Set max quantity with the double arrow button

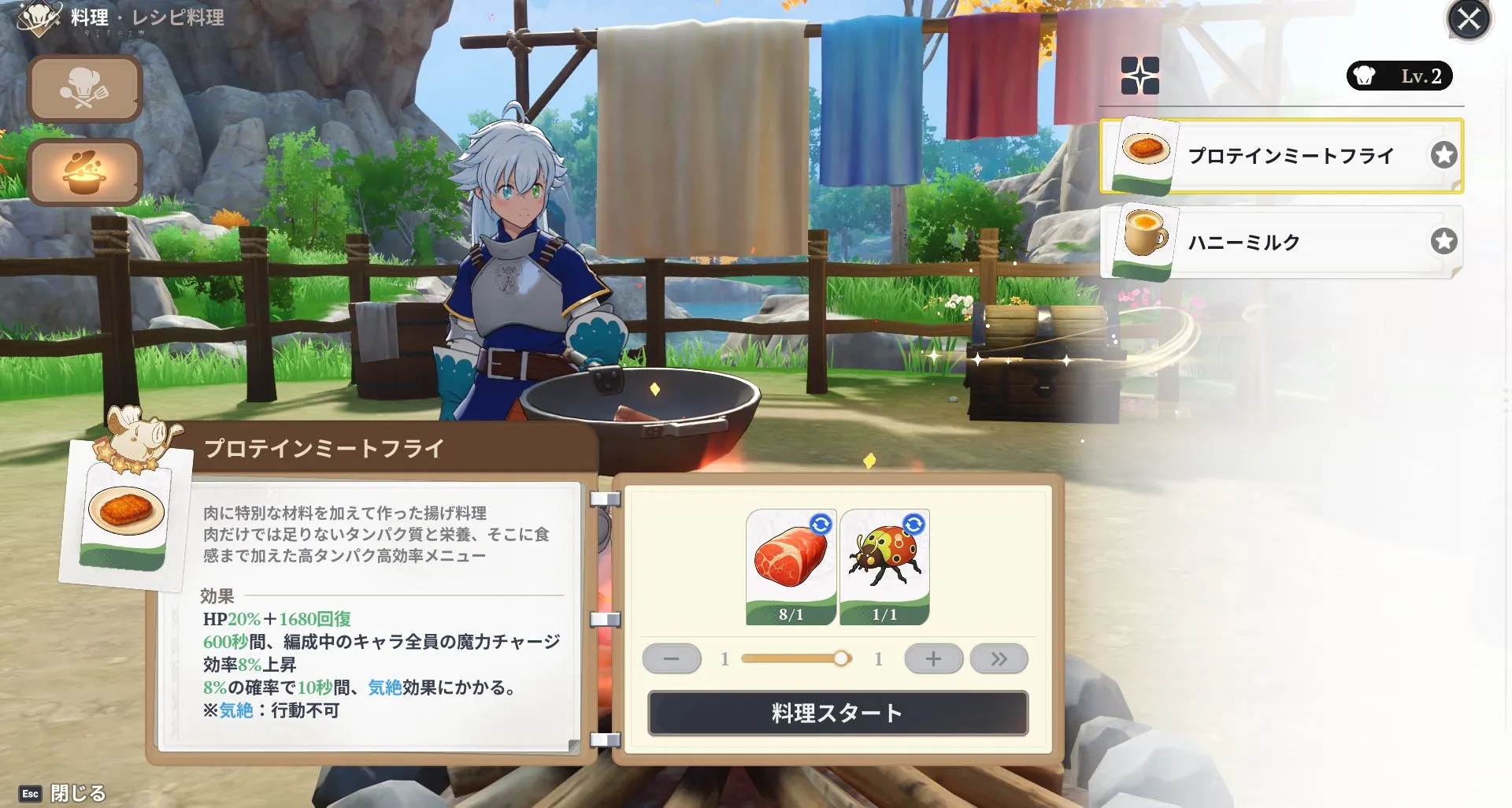(999, 658)
